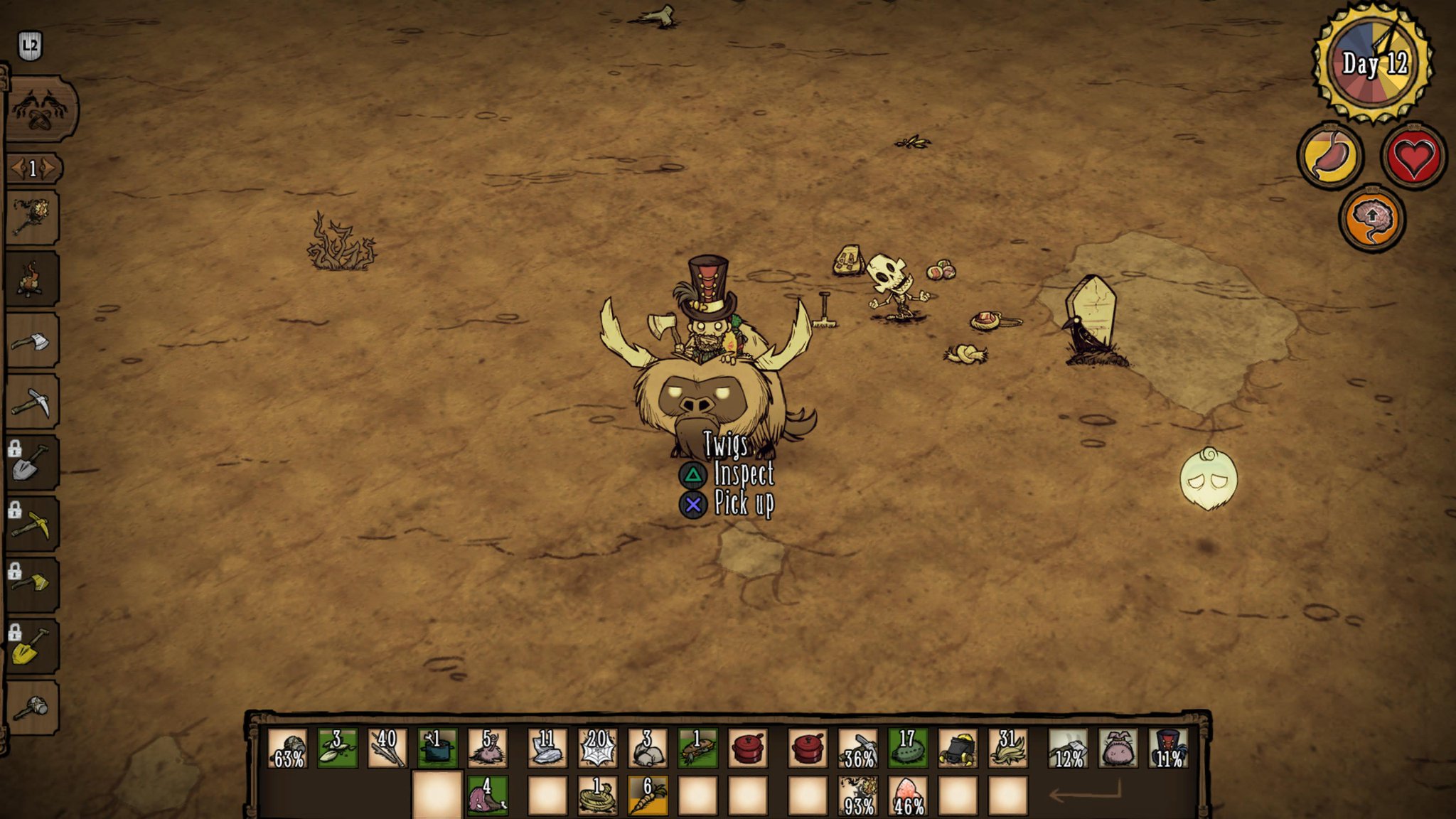
Task: Select the pickaxe at 36% durability
Action: click(858, 748)
